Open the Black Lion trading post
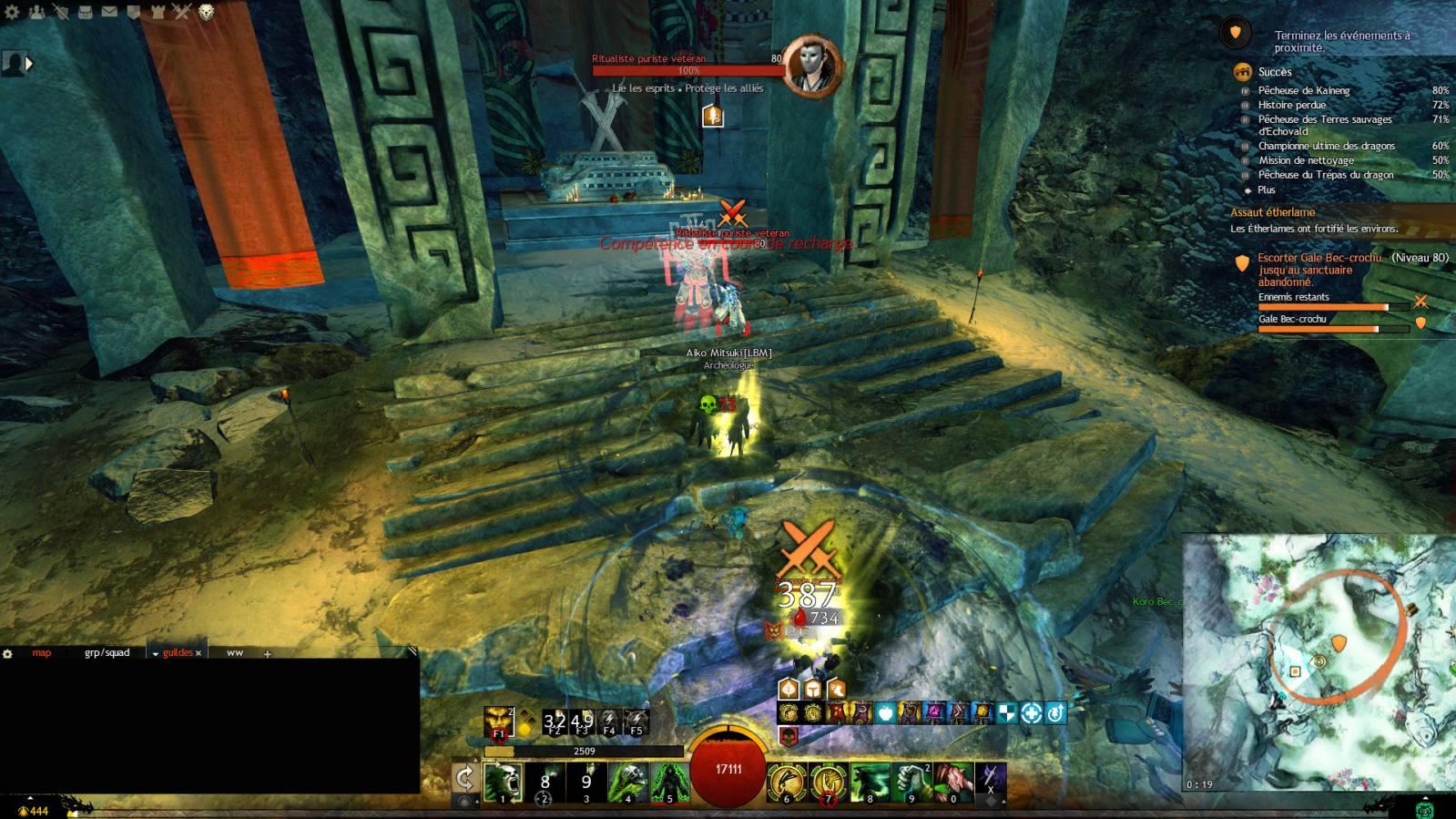Image resolution: width=1456 pixels, height=819 pixels. pyautogui.click(x=207, y=12)
